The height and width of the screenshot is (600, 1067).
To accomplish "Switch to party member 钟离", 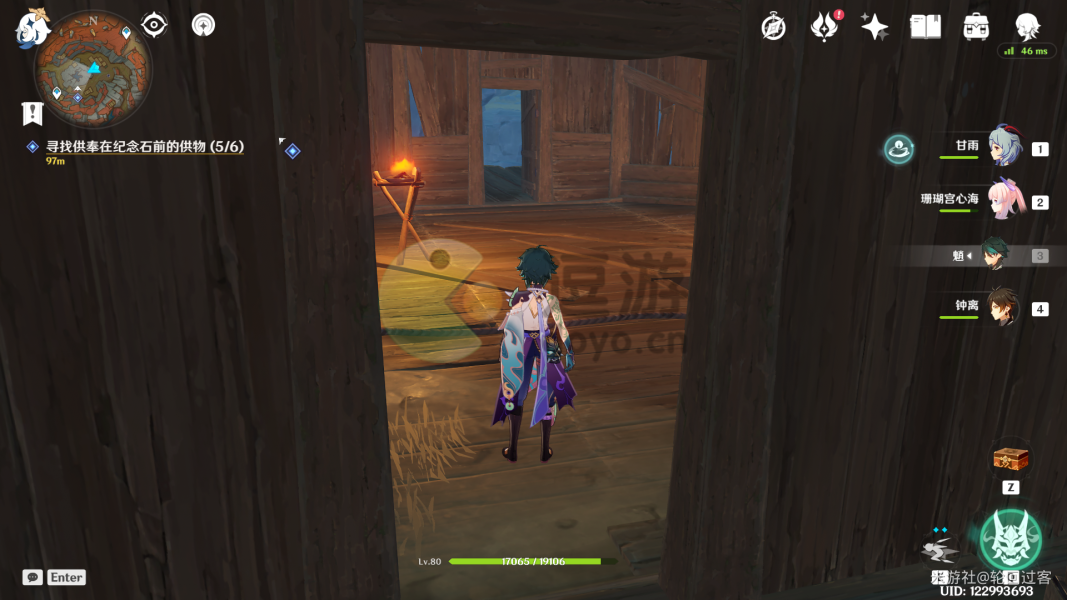I will click(x=1003, y=307).
